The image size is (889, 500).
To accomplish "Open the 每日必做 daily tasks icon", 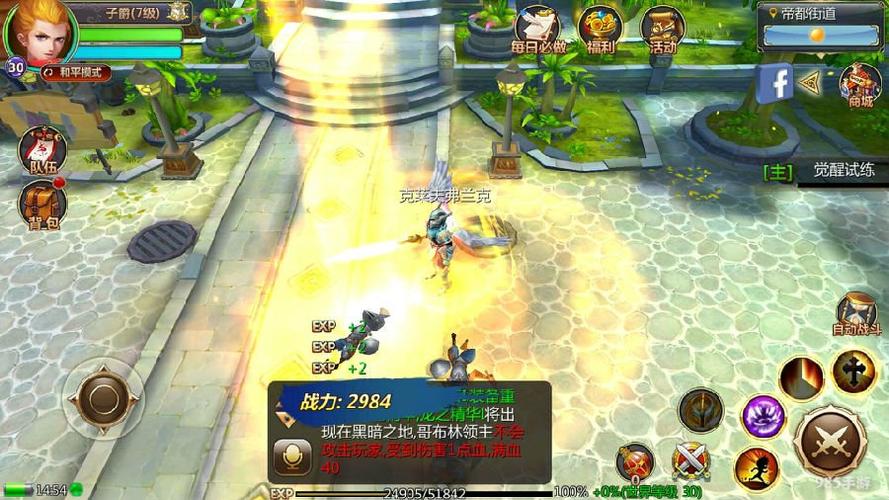I will pos(538,30).
